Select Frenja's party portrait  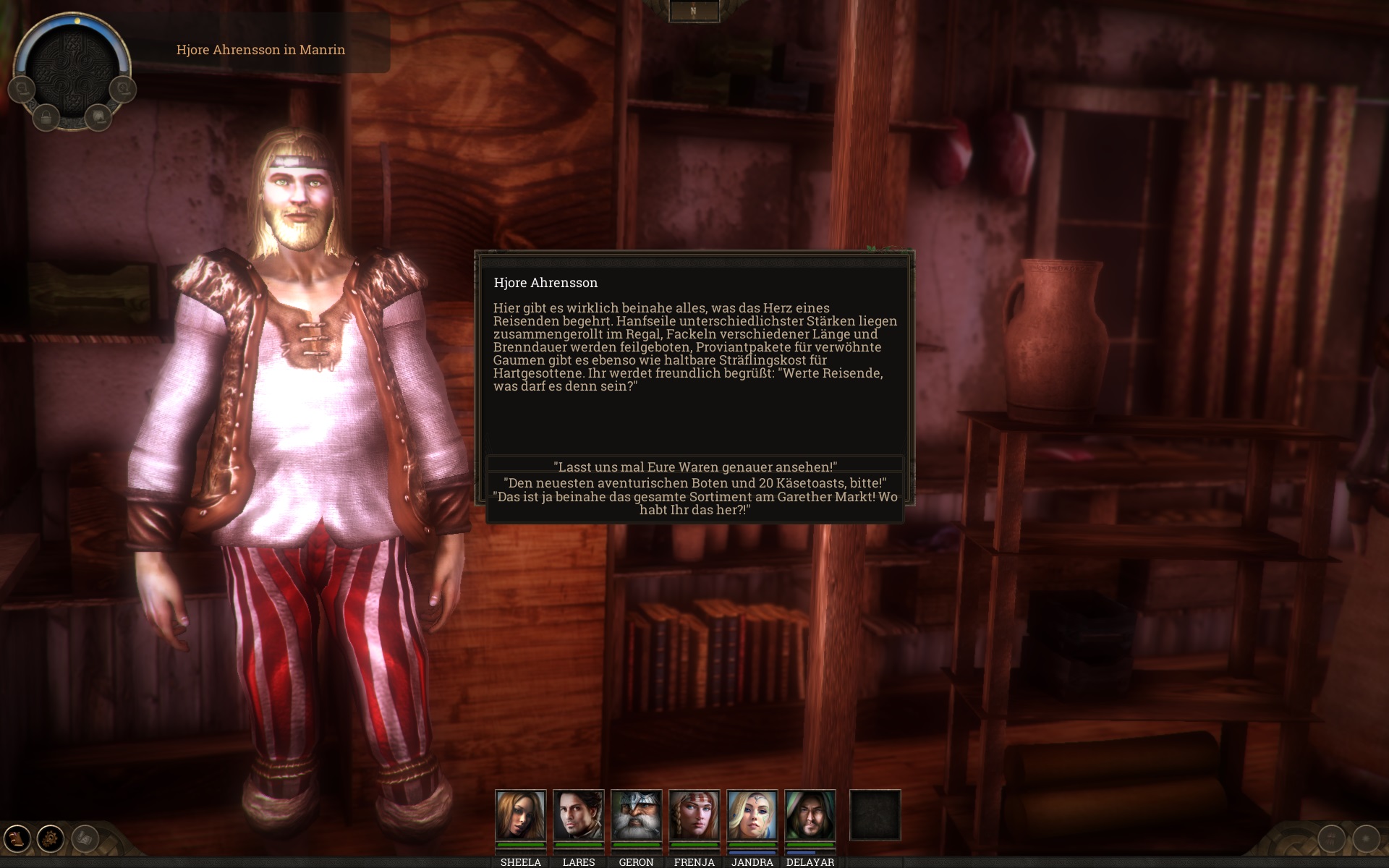pos(694,815)
